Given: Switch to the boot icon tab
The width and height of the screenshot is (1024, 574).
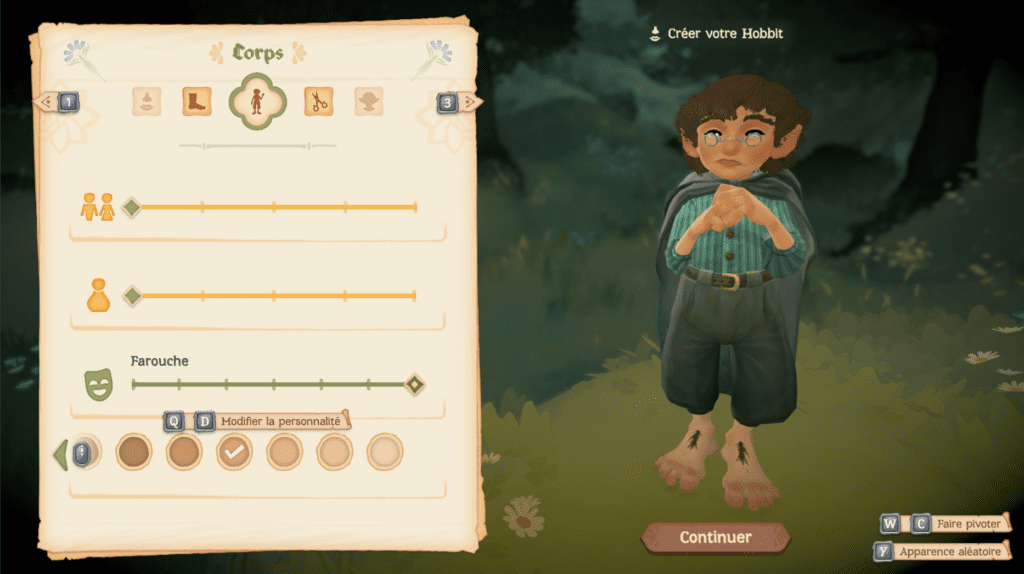Looking at the screenshot, I should click(x=197, y=101).
